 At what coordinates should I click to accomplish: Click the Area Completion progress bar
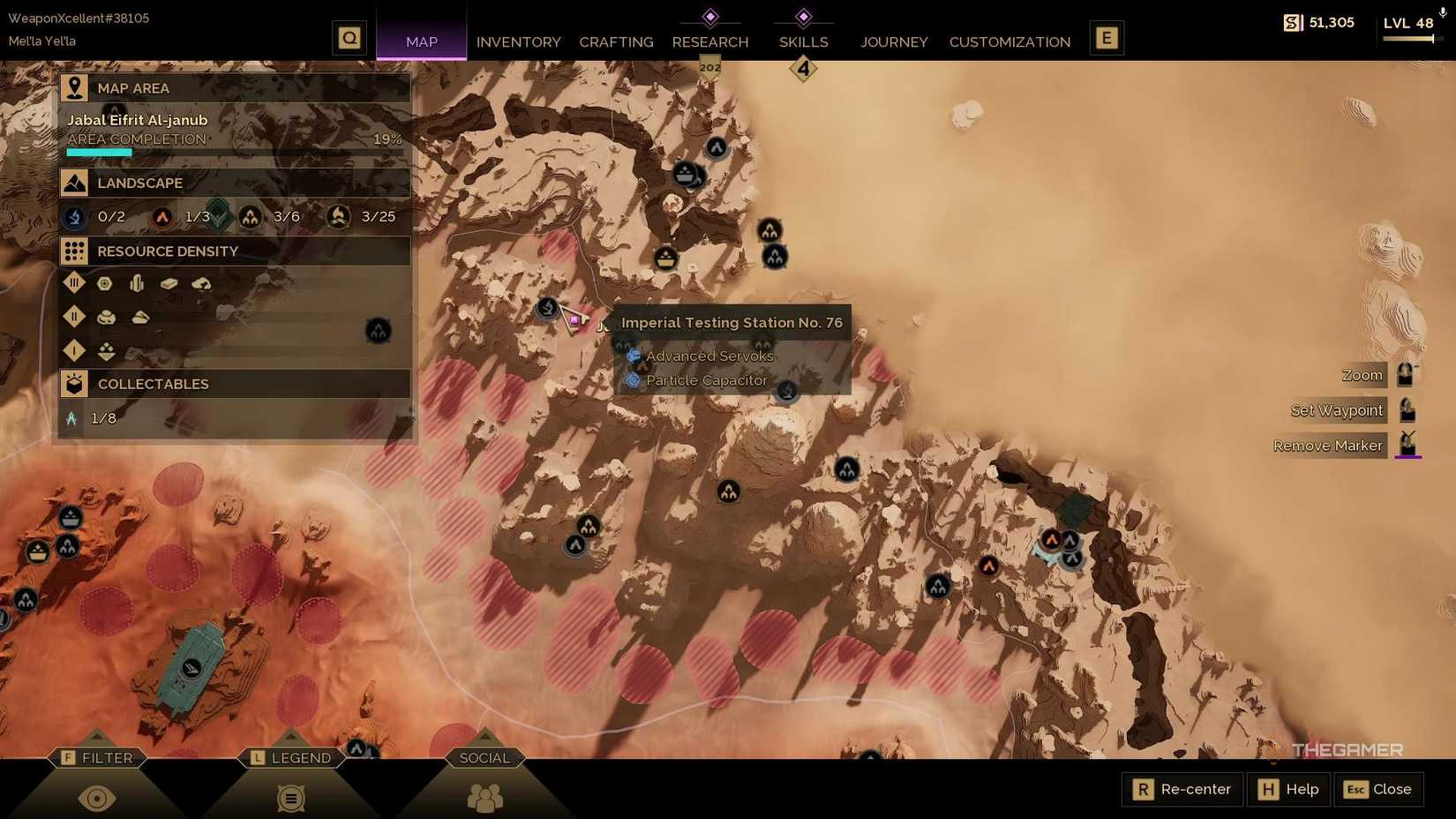(x=234, y=150)
